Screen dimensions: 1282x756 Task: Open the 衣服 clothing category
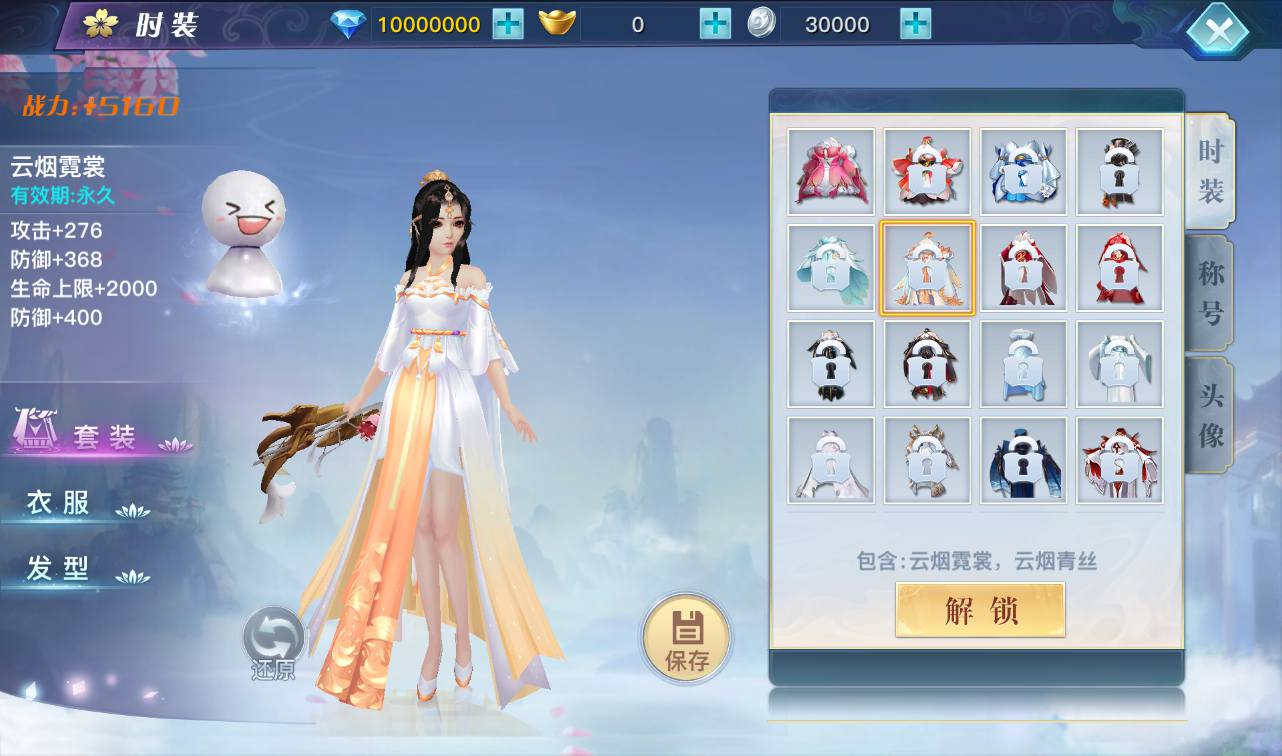60,503
